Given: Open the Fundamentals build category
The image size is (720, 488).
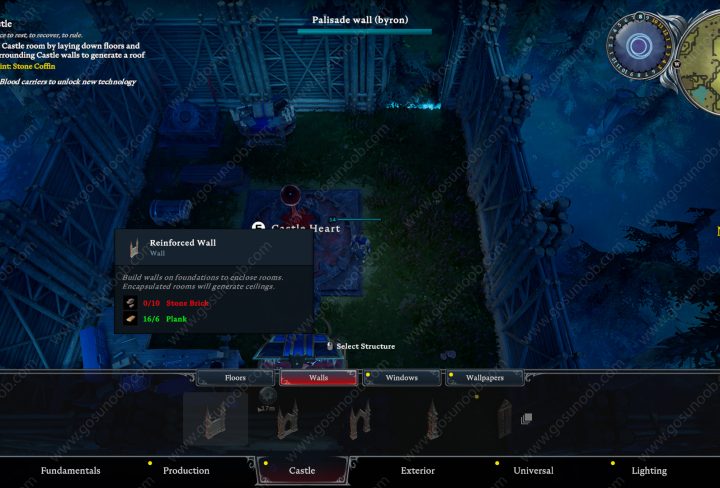Looking at the screenshot, I should [70, 470].
